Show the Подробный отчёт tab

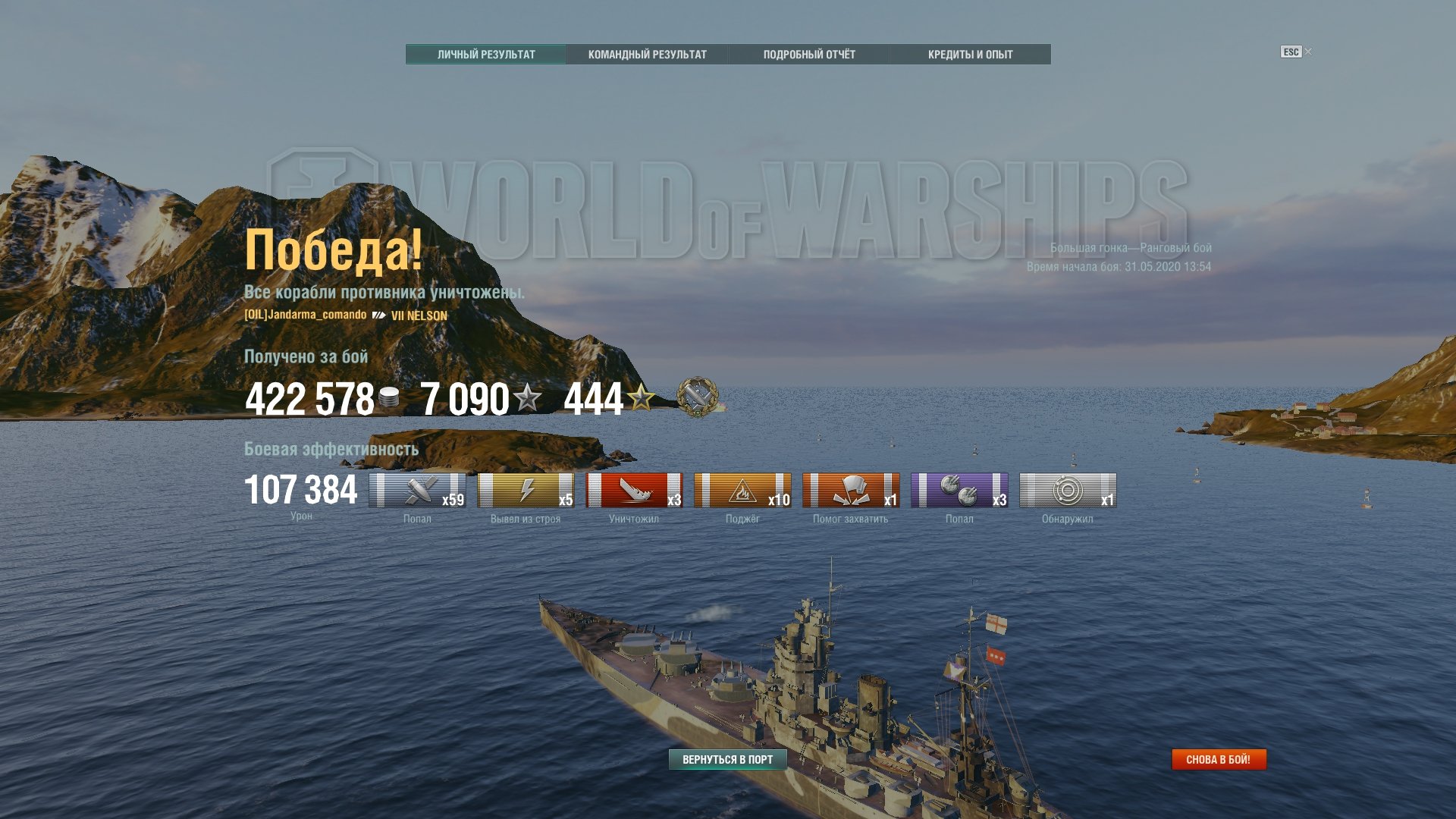point(809,55)
